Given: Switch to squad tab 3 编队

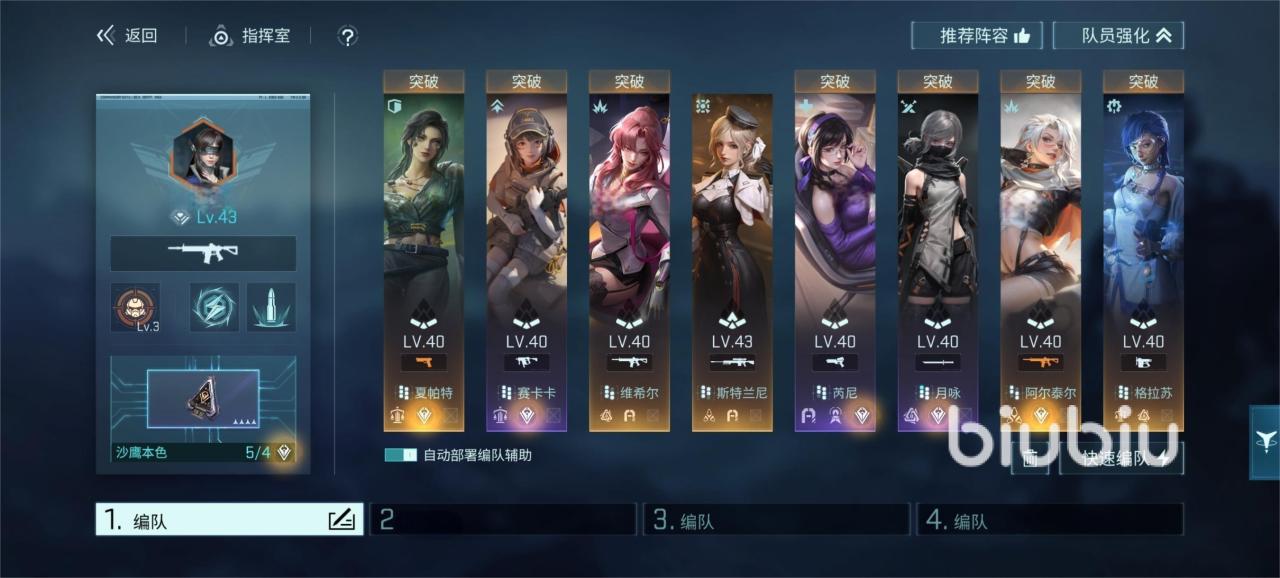Looking at the screenshot, I should click(778, 520).
